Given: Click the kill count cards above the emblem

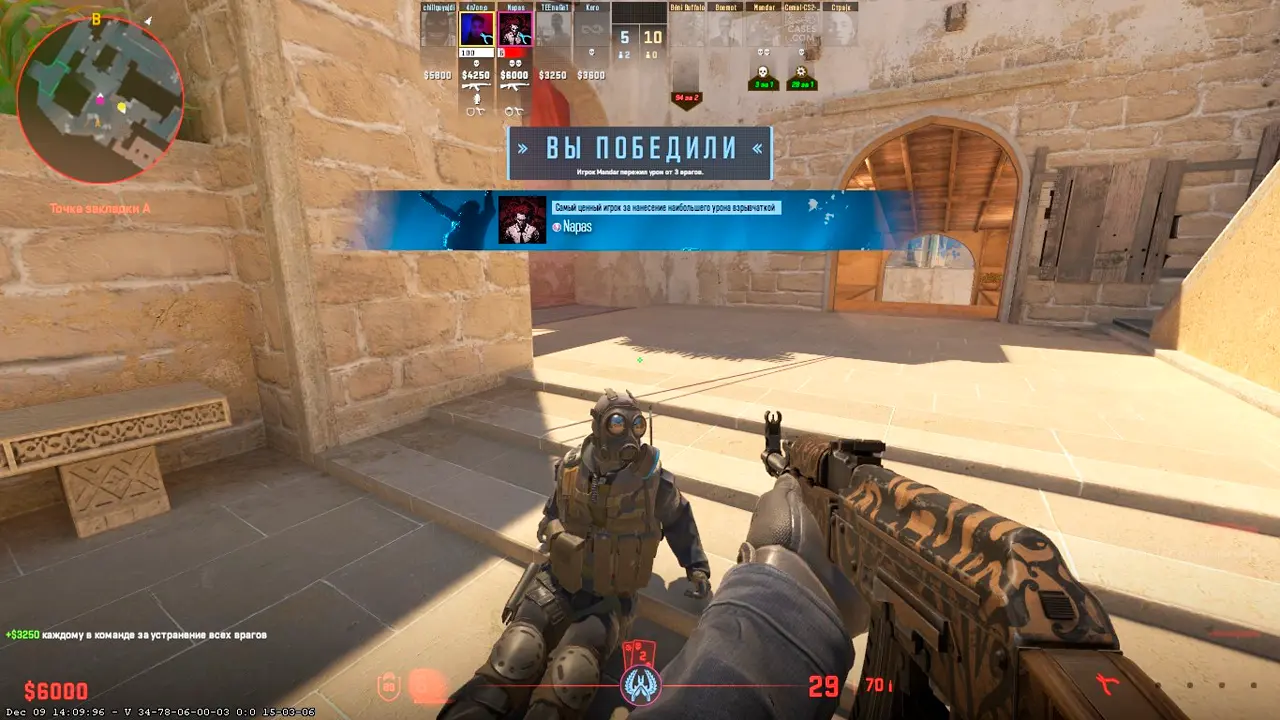Looking at the screenshot, I should click(x=638, y=653).
